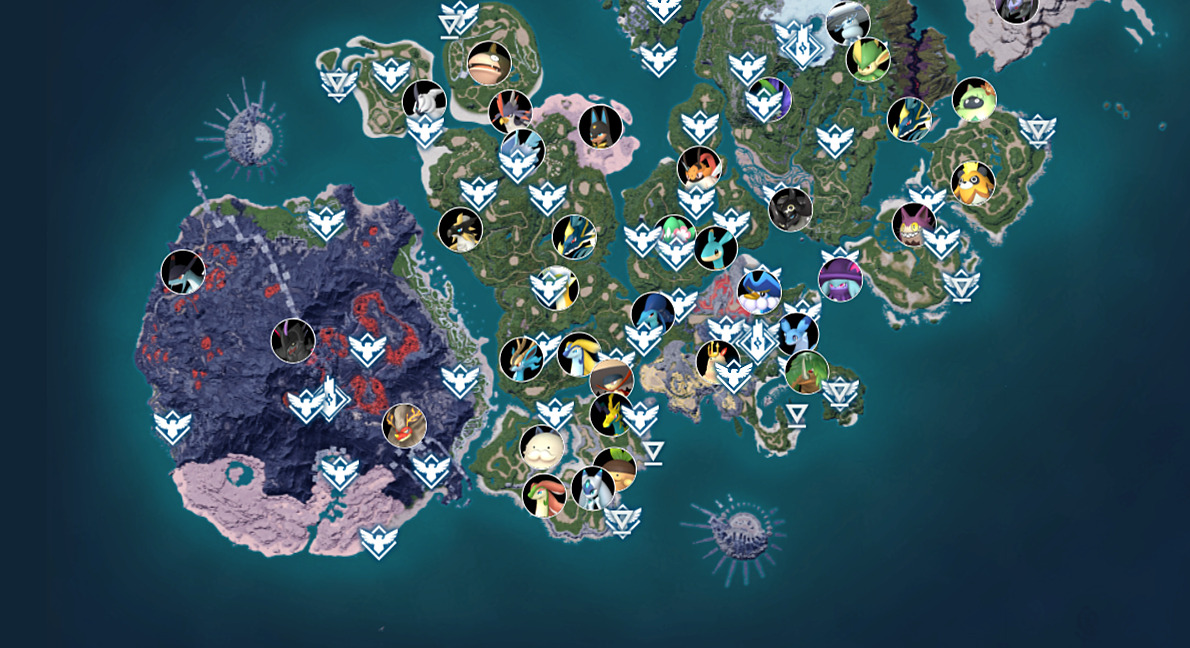Screen dimensions: 1190x648
Task: Select the orange fox boss marker
Action: (x=698, y=168)
